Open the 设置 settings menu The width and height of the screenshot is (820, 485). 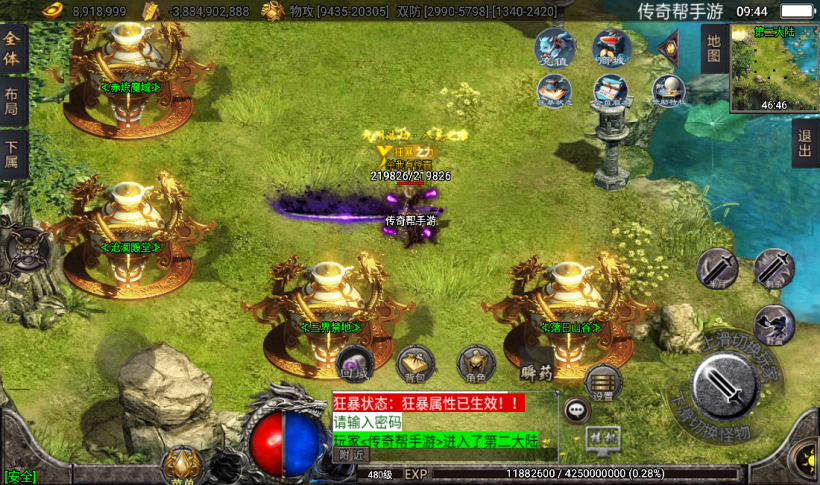point(602,383)
